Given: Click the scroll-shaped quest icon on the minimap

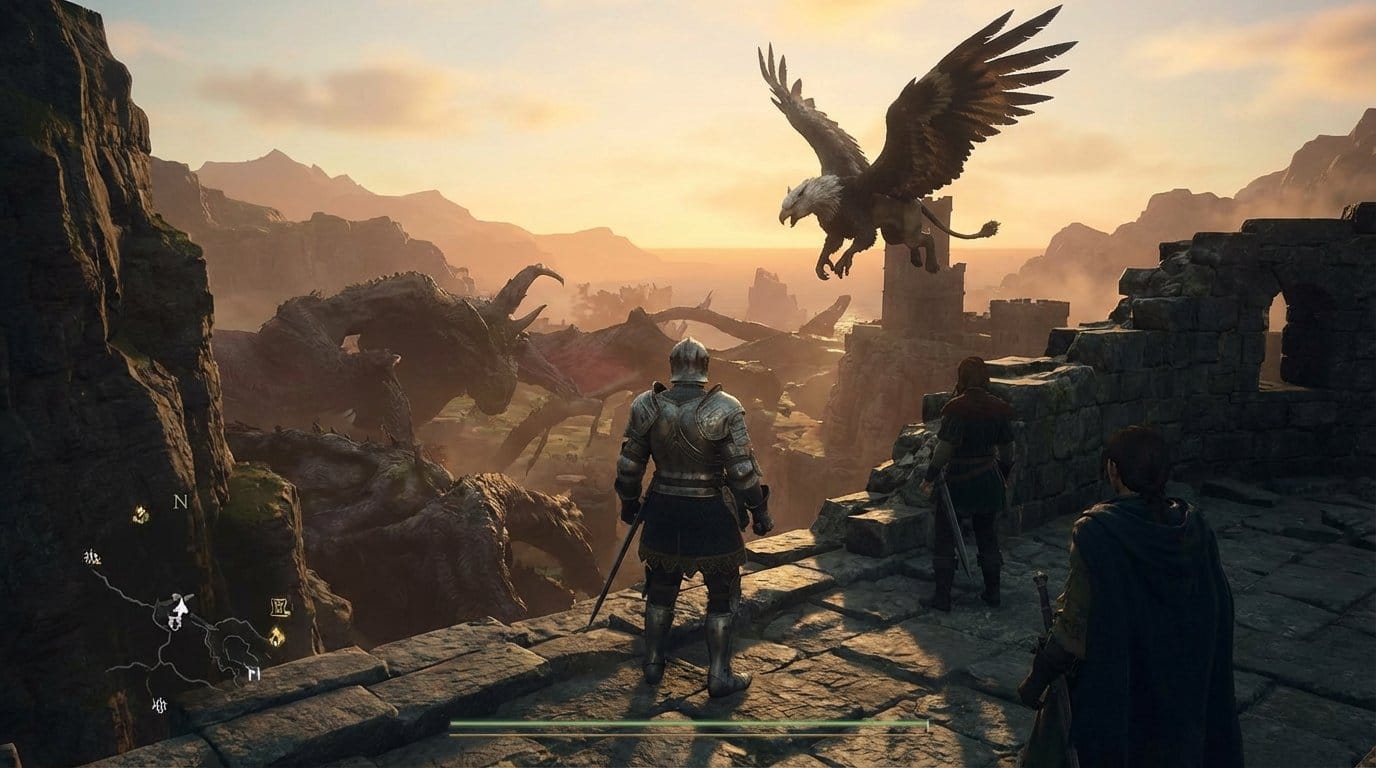Looking at the screenshot, I should click(x=279, y=606).
